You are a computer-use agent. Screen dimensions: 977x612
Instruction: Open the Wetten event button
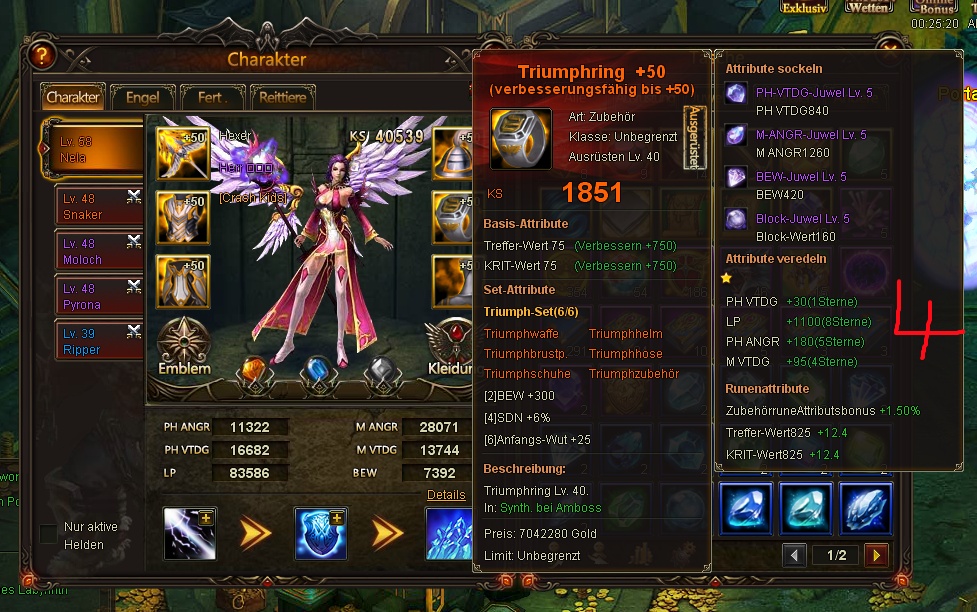tap(868, 7)
